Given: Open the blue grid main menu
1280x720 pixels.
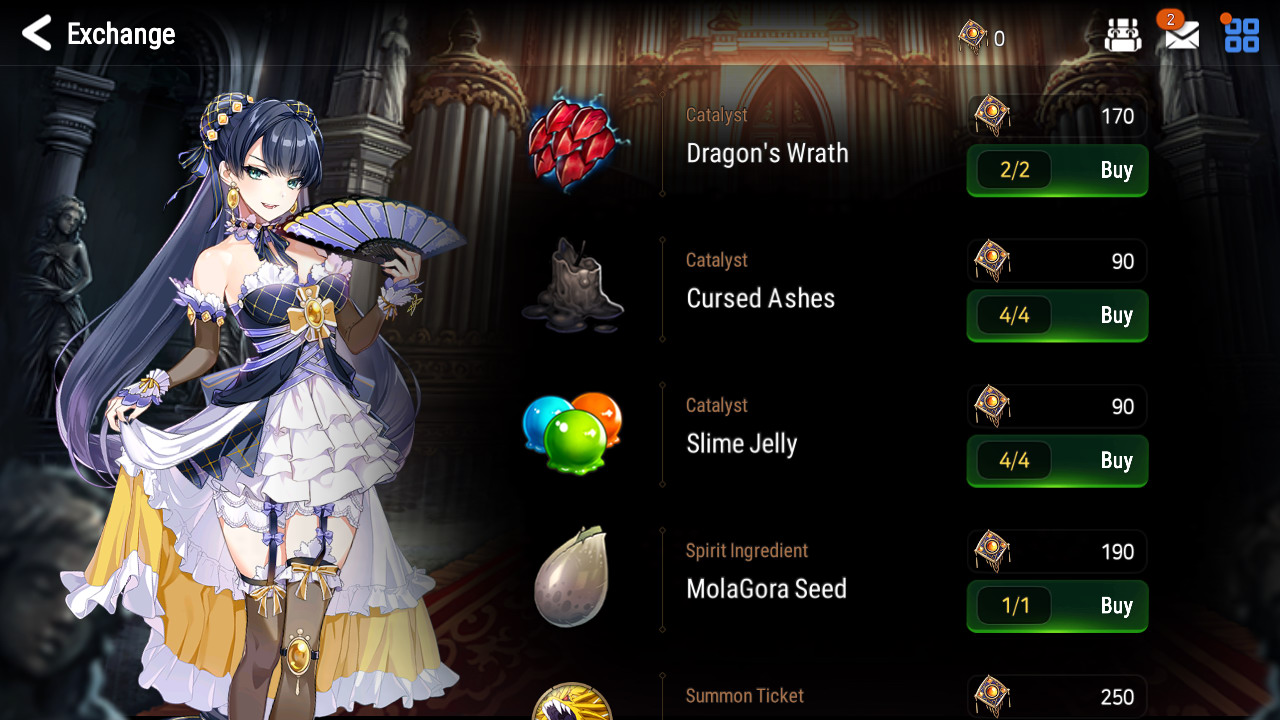Looking at the screenshot, I should click(x=1242, y=35).
